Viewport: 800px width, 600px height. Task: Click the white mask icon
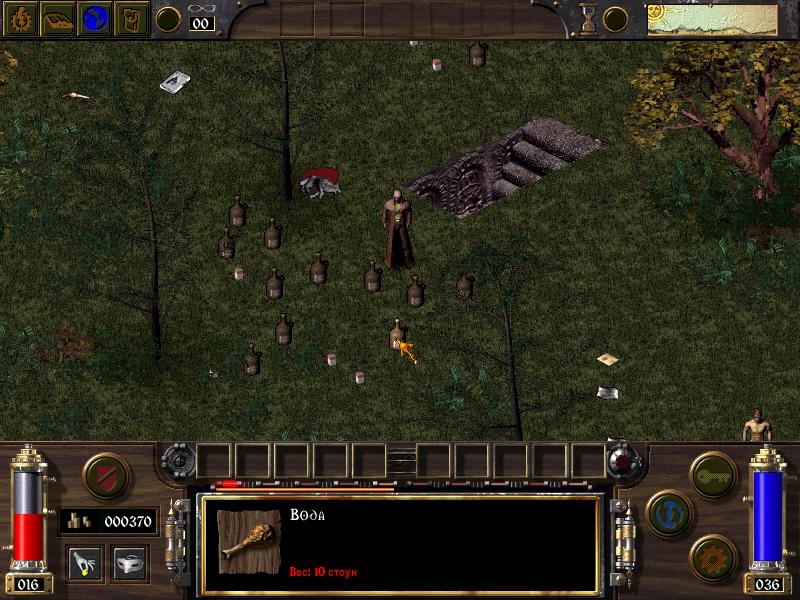129,561
